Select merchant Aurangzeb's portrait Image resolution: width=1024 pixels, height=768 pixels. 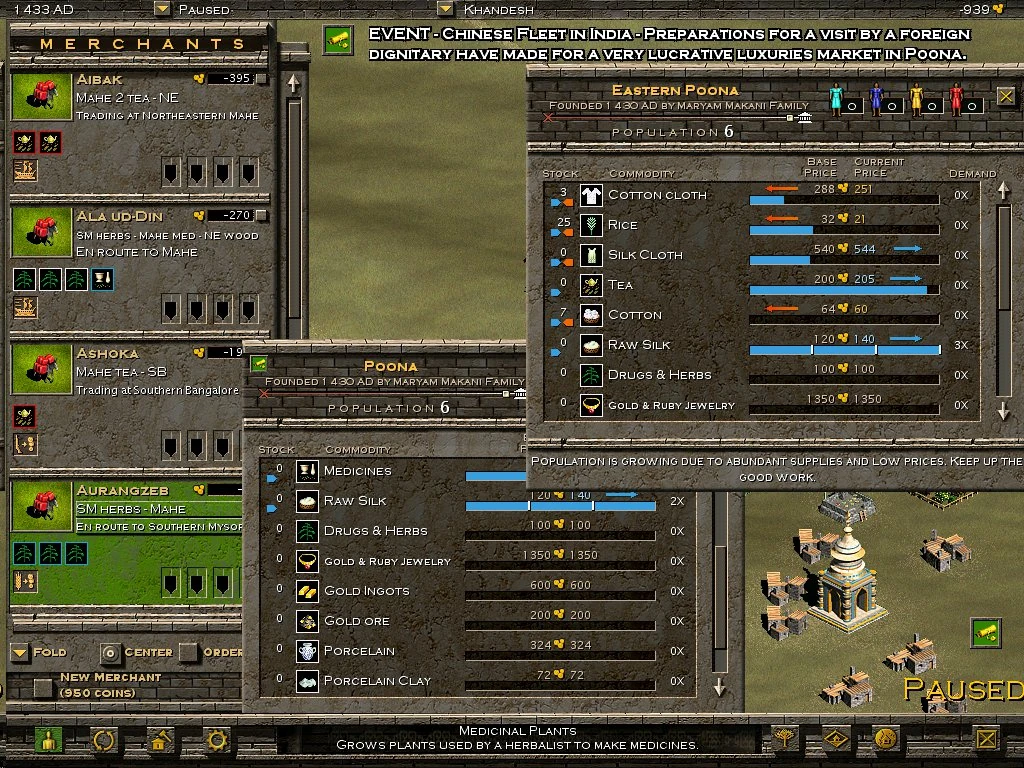tap(41, 507)
